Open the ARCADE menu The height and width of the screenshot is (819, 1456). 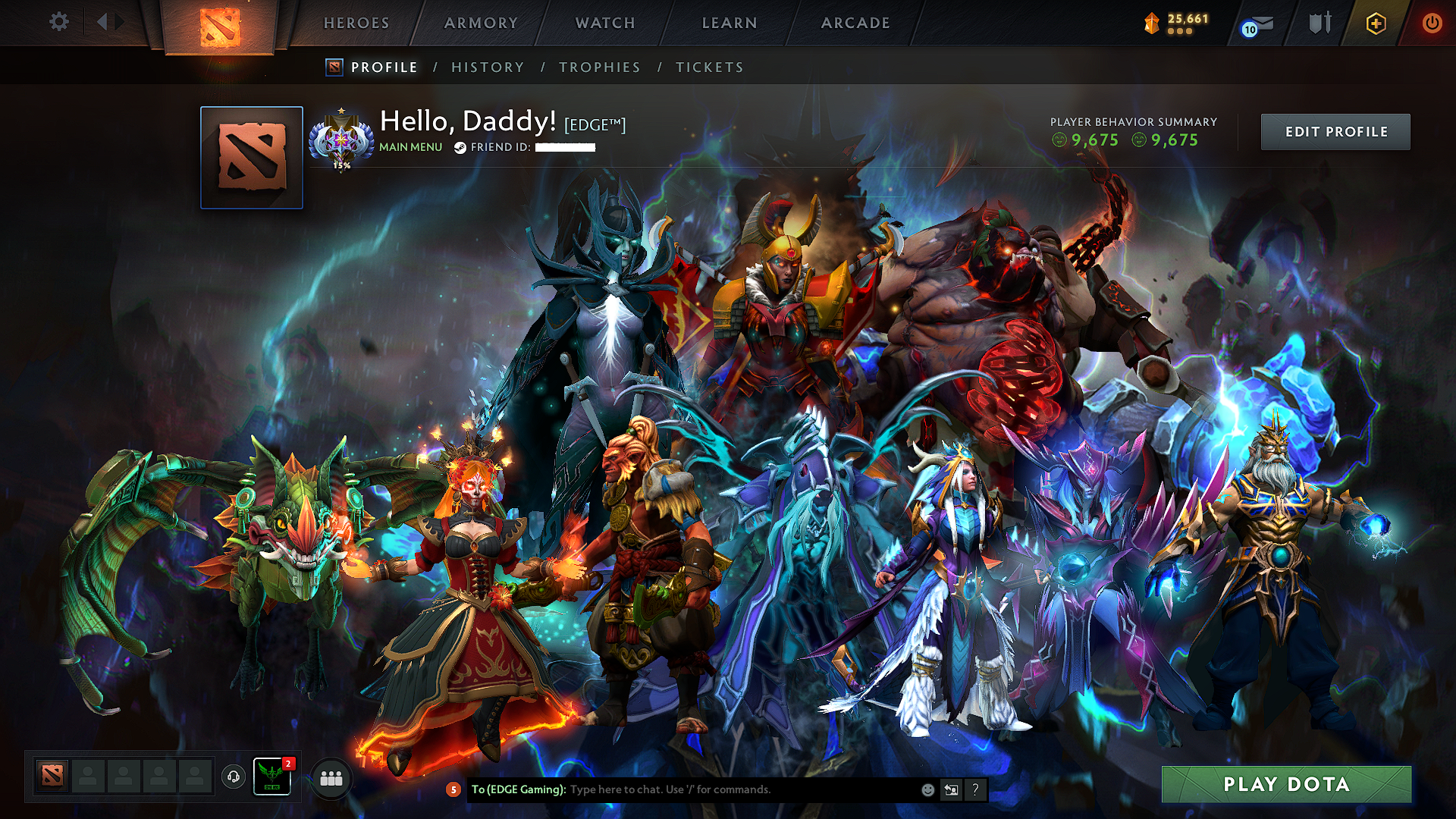tap(855, 23)
